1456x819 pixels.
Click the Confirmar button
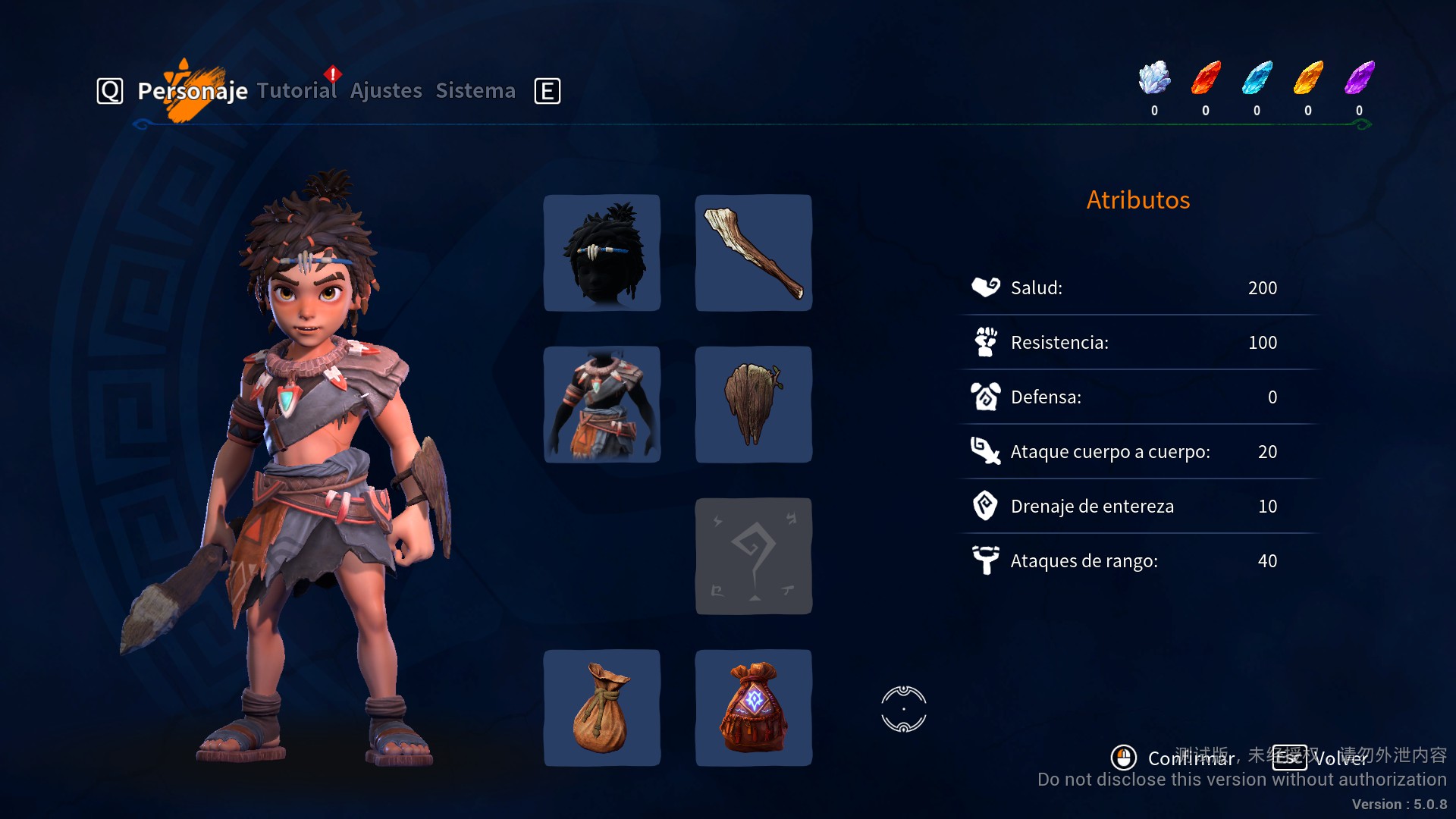pyautogui.click(x=1174, y=758)
